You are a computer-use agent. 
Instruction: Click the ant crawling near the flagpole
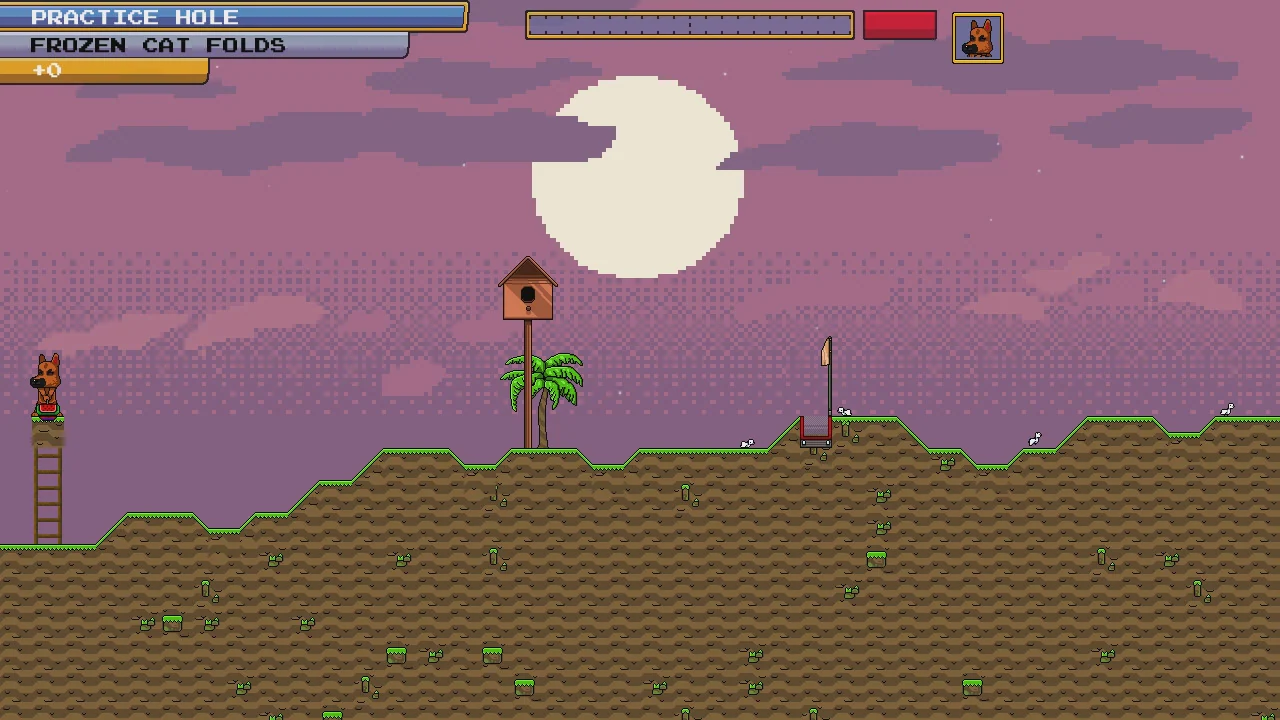coord(844,412)
